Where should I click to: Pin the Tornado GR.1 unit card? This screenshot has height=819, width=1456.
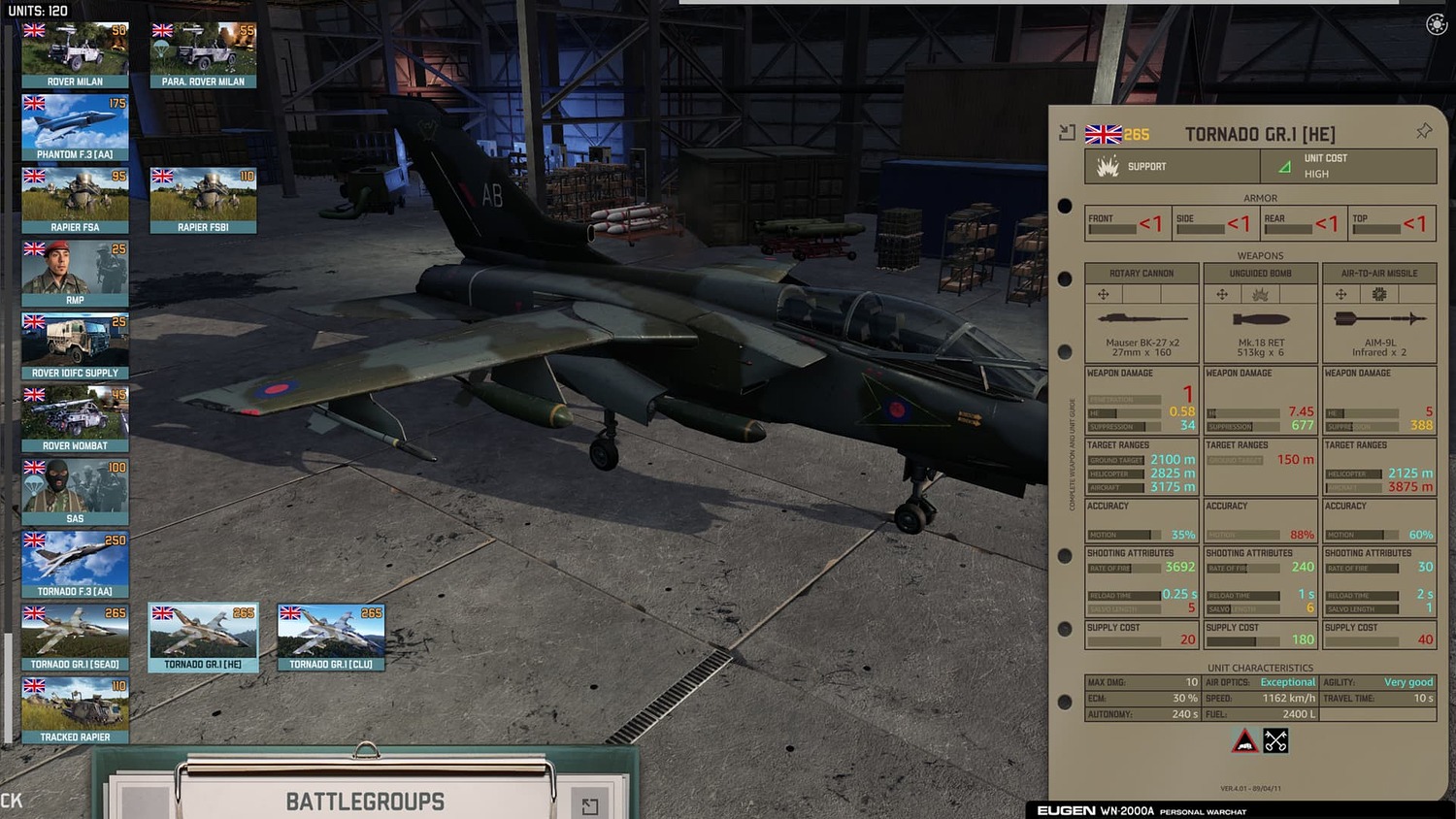click(1424, 130)
